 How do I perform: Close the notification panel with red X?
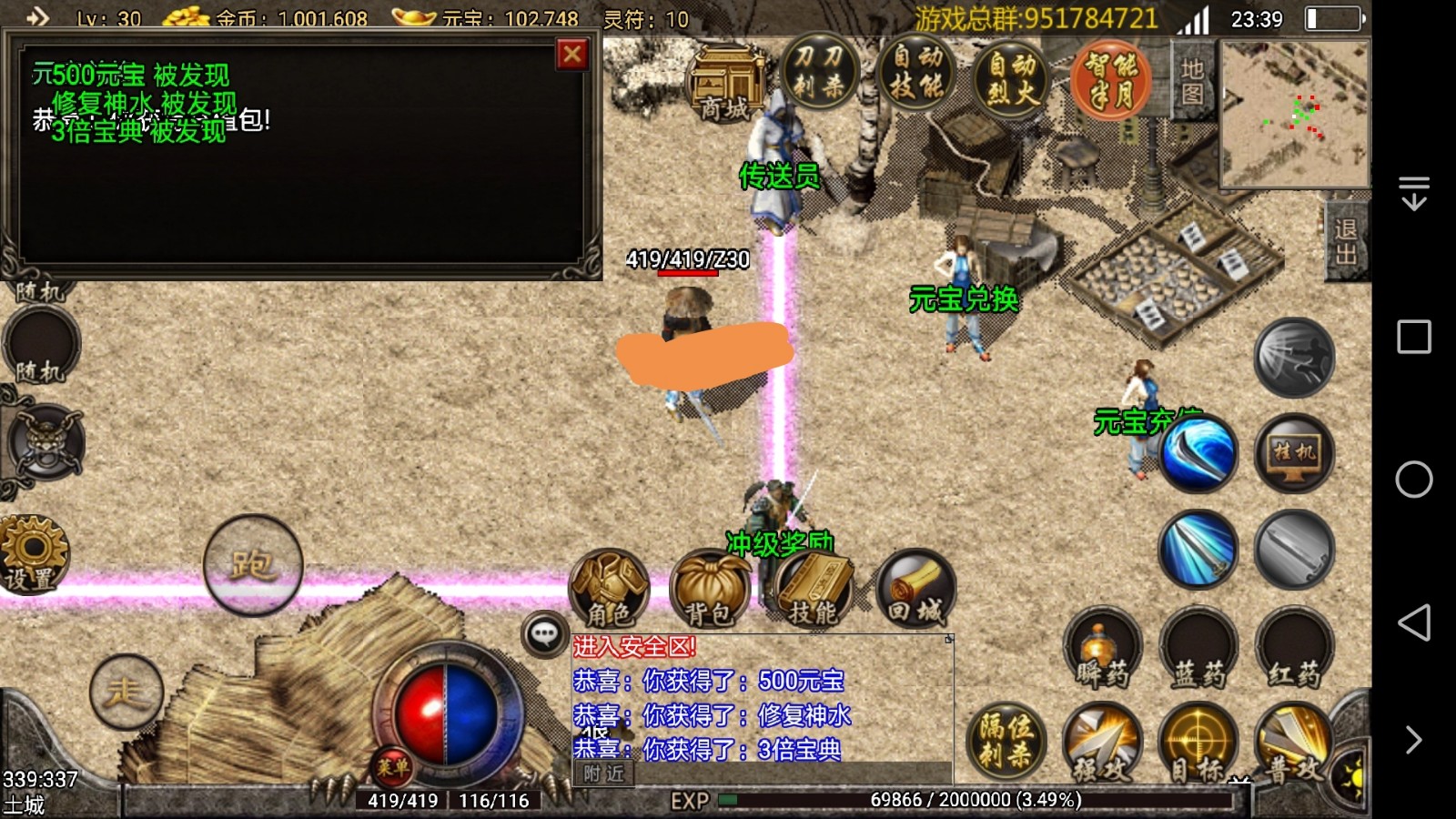click(x=572, y=56)
